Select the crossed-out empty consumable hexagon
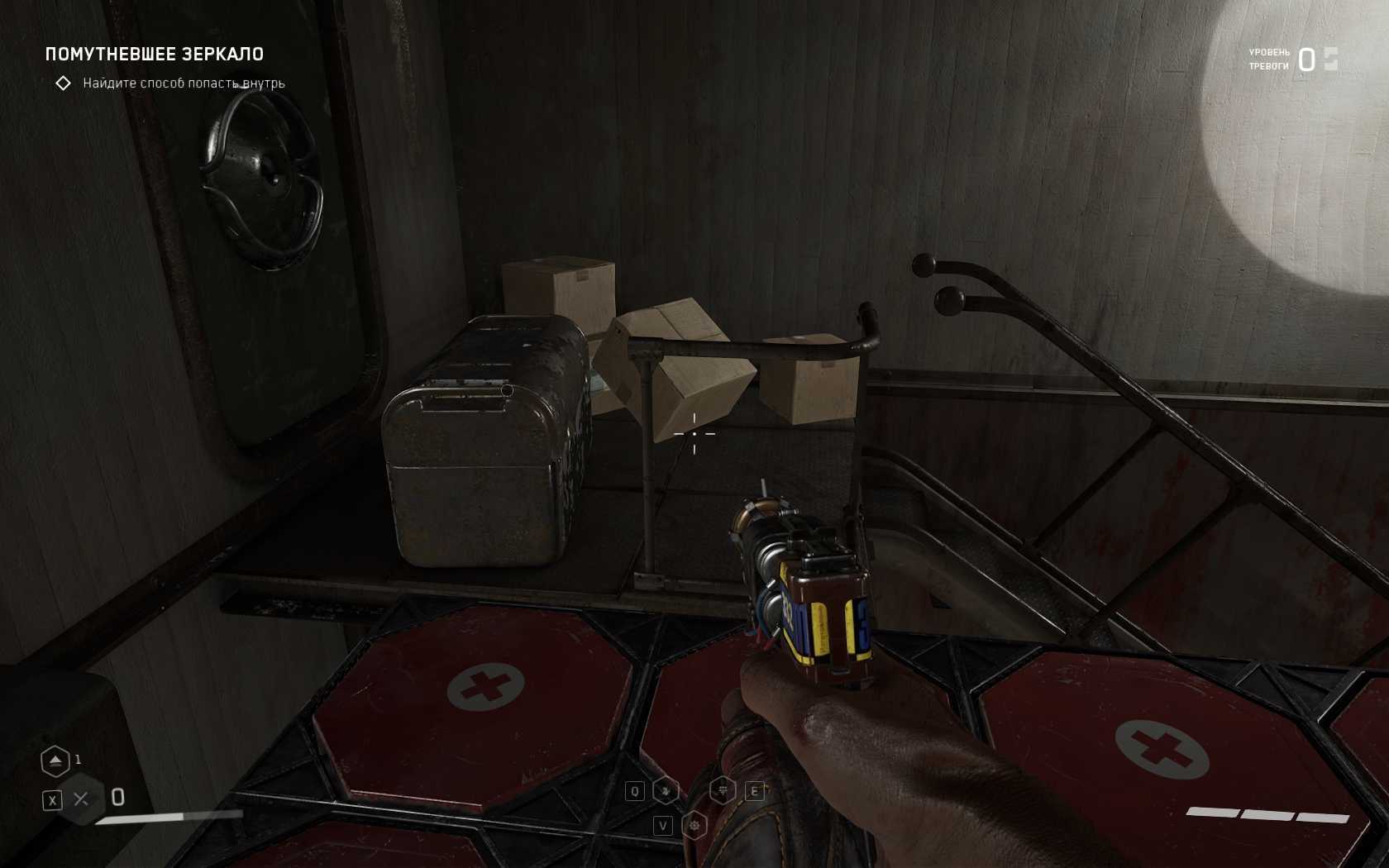 [81, 799]
